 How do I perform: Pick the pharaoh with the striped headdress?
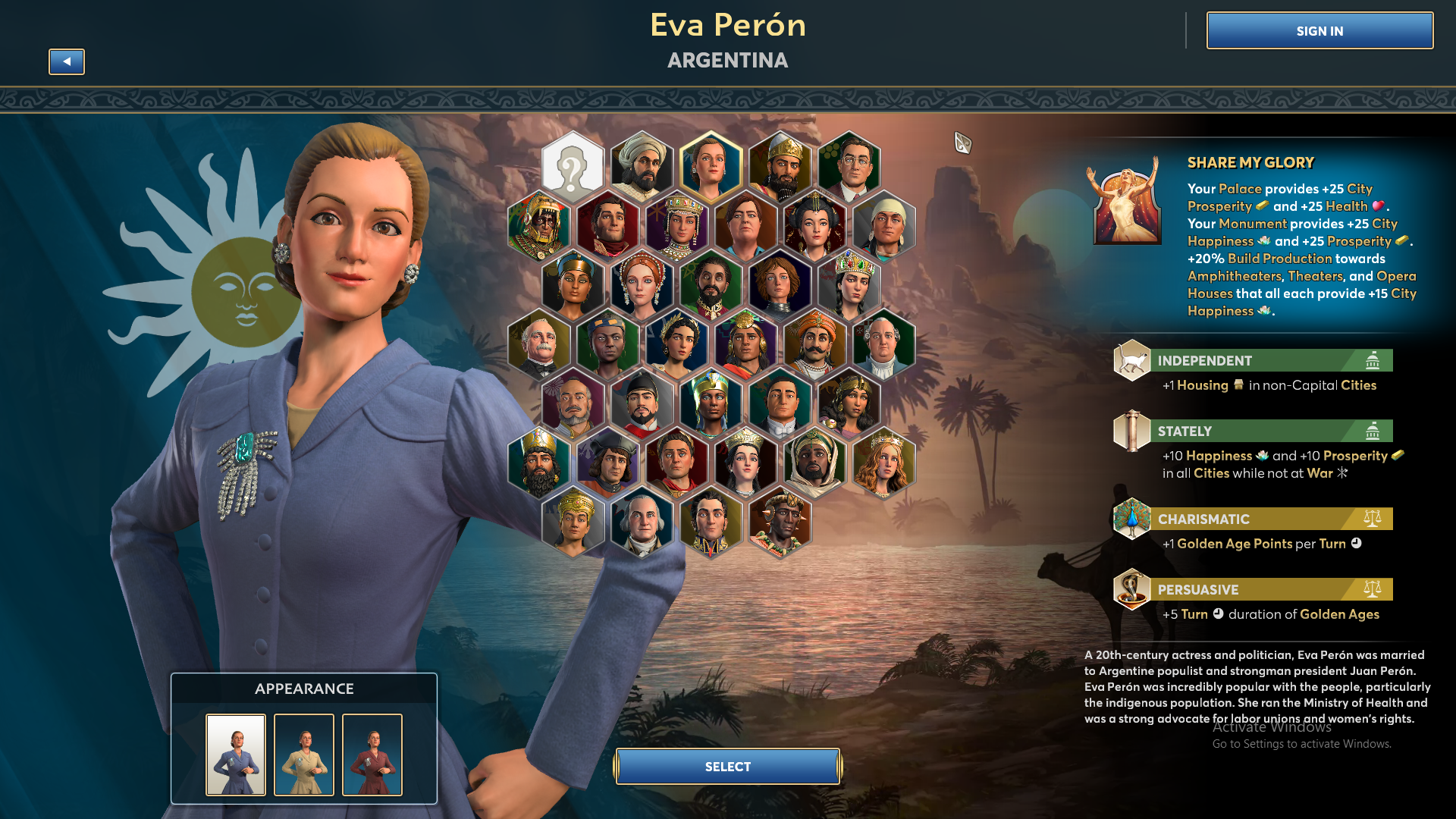[711, 403]
